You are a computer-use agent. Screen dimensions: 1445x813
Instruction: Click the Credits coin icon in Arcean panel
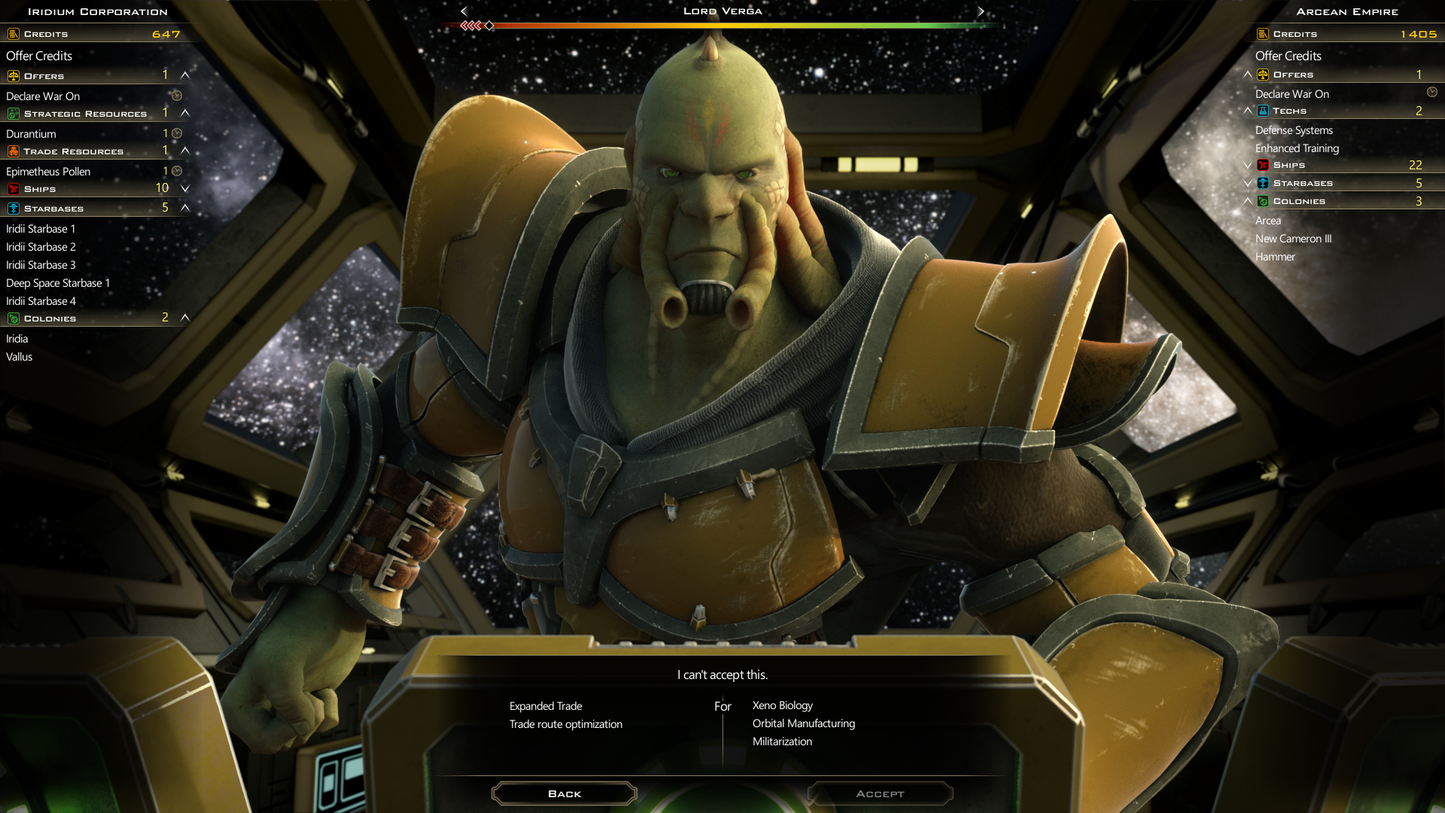click(x=1261, y=34)
